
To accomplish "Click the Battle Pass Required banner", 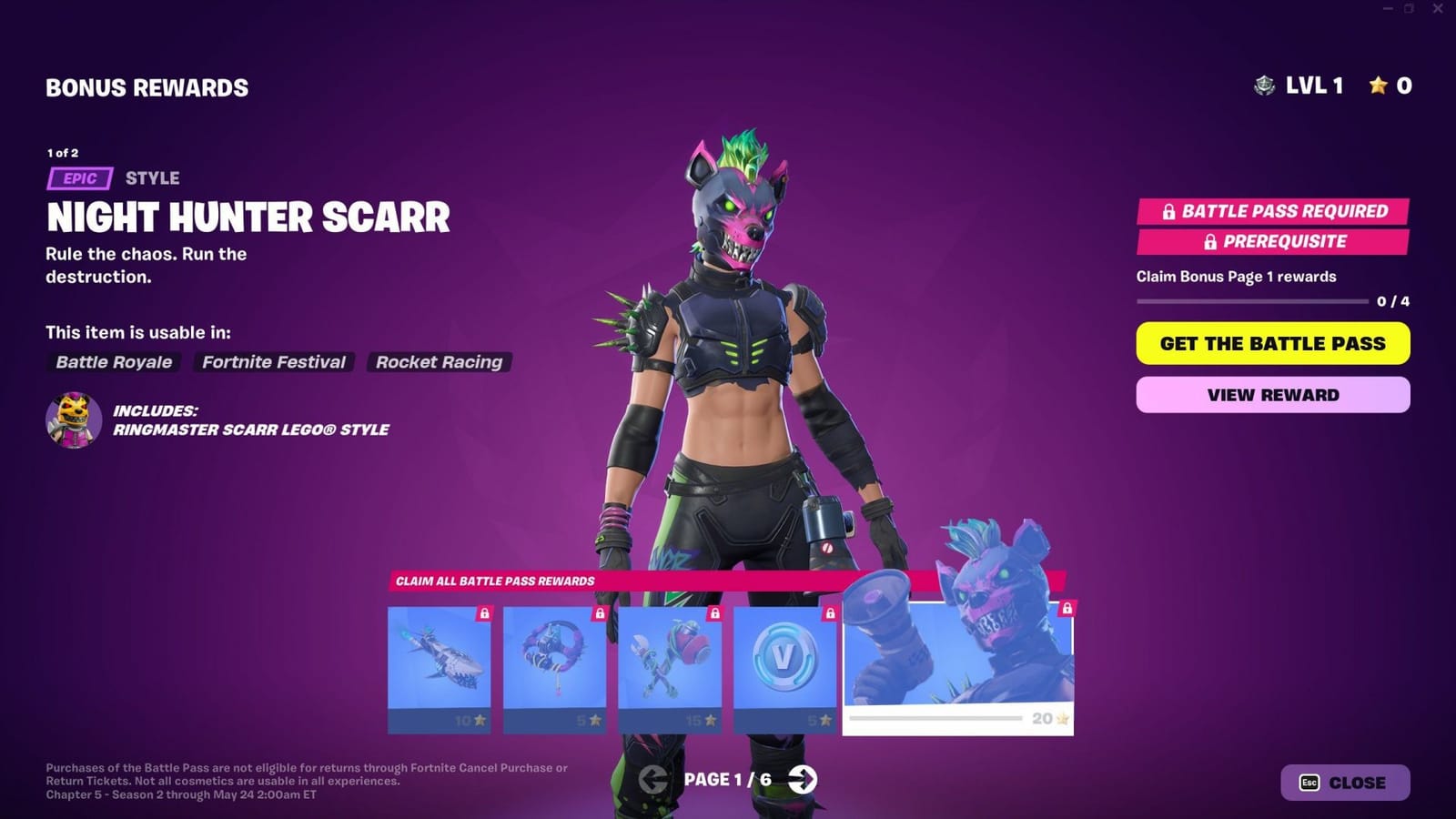I will click(1271, 211).
